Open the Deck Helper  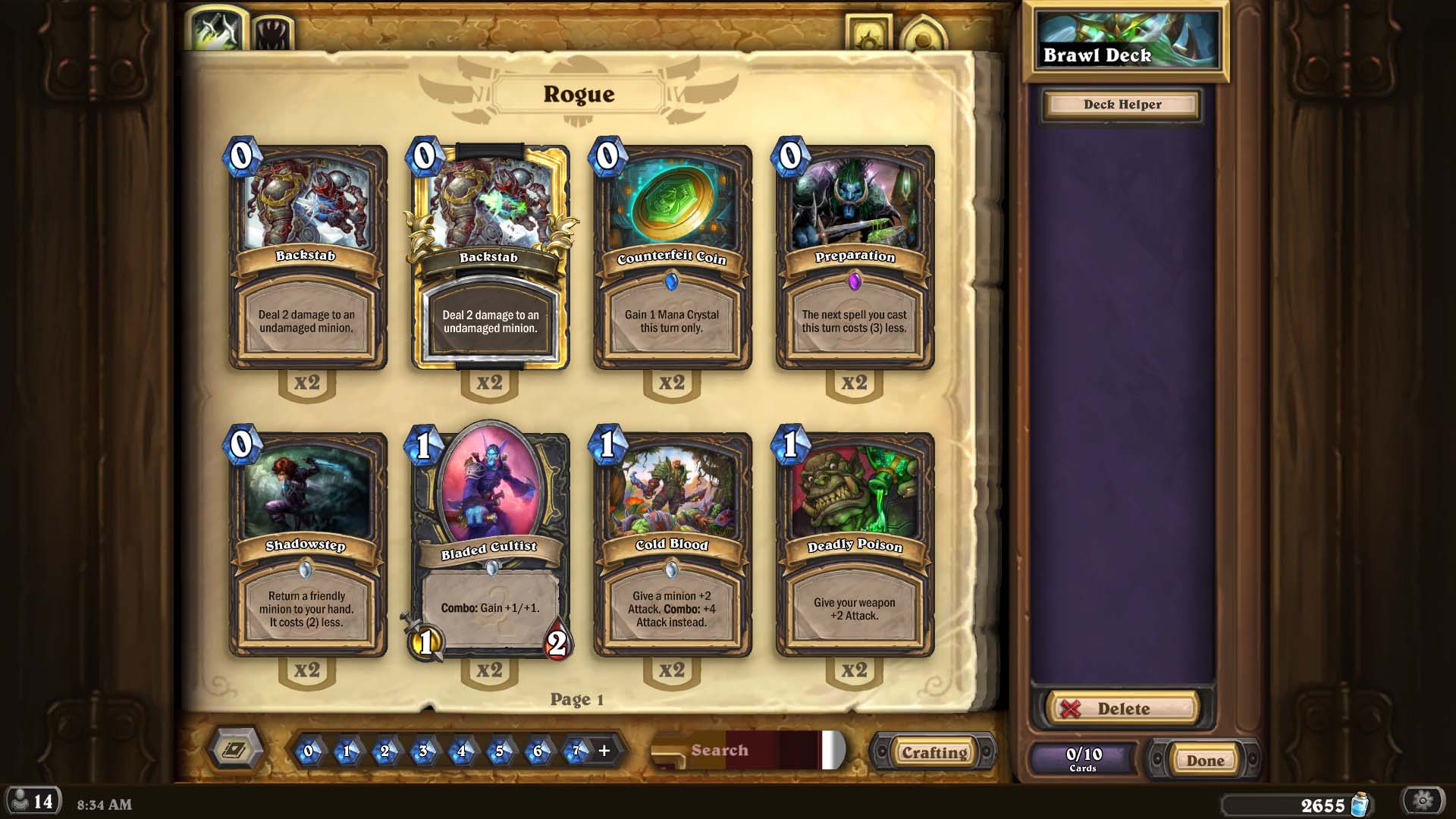coord(1122,105)
